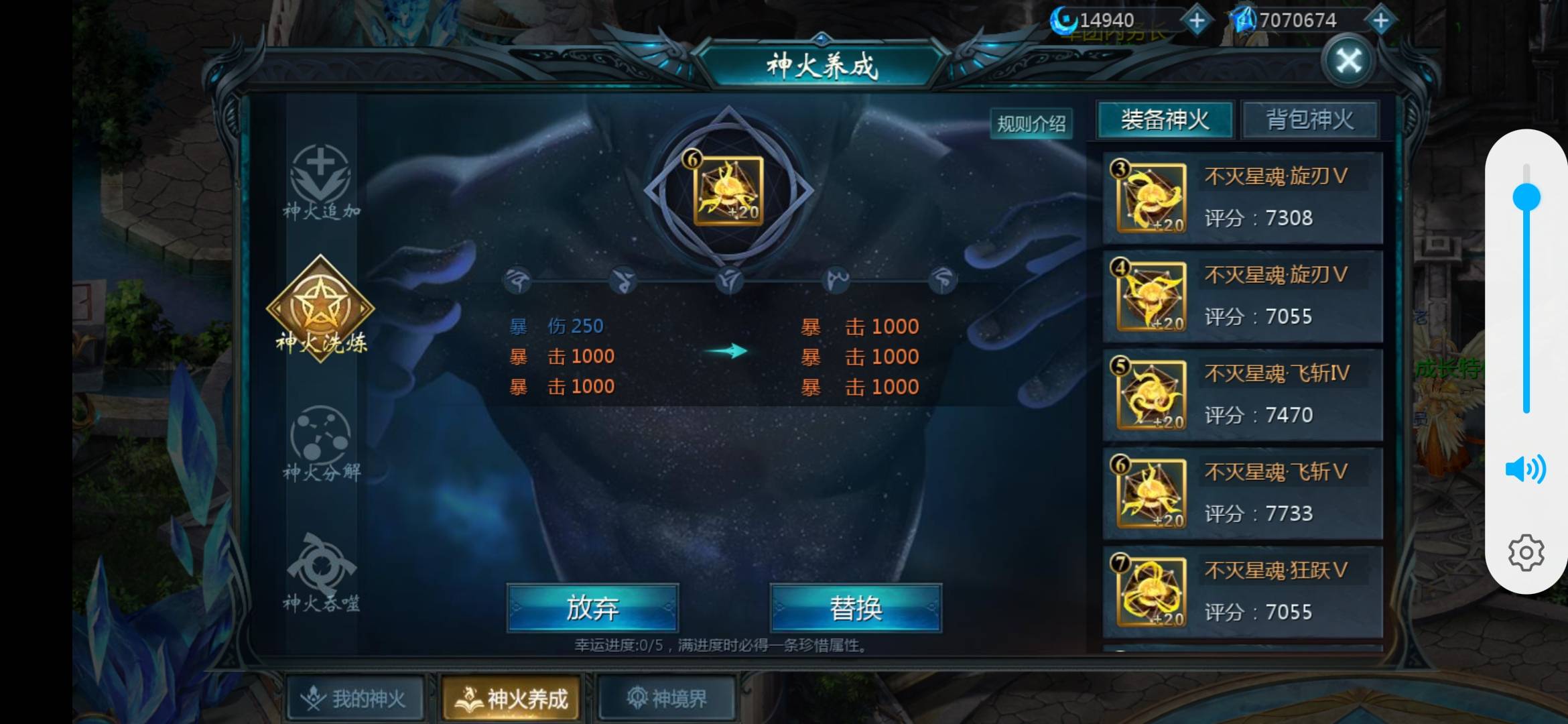Open the 神火分解 panel icon
Image resolution: width=1568 pixels, height=724 pixels.
pyautogui.click(x=320, y=439)
